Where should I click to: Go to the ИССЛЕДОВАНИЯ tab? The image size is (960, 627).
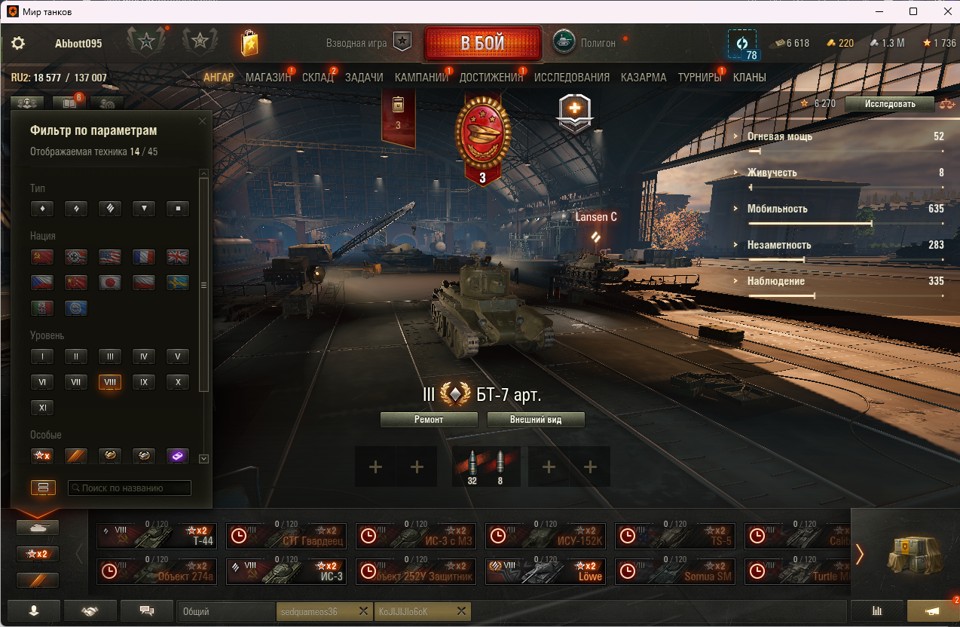tap(571, 77)
